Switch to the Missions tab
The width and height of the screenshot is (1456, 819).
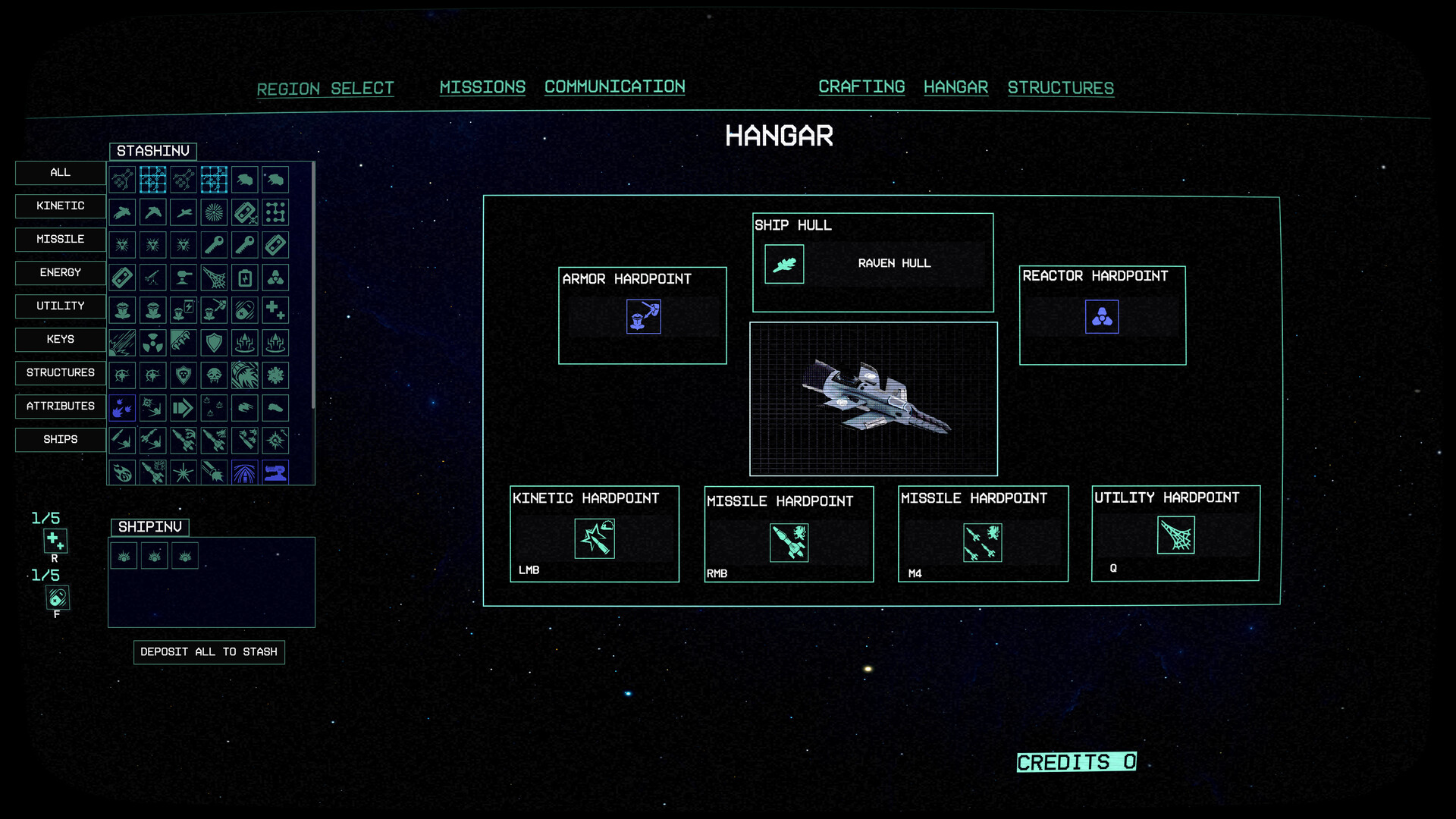pos(482,87)
